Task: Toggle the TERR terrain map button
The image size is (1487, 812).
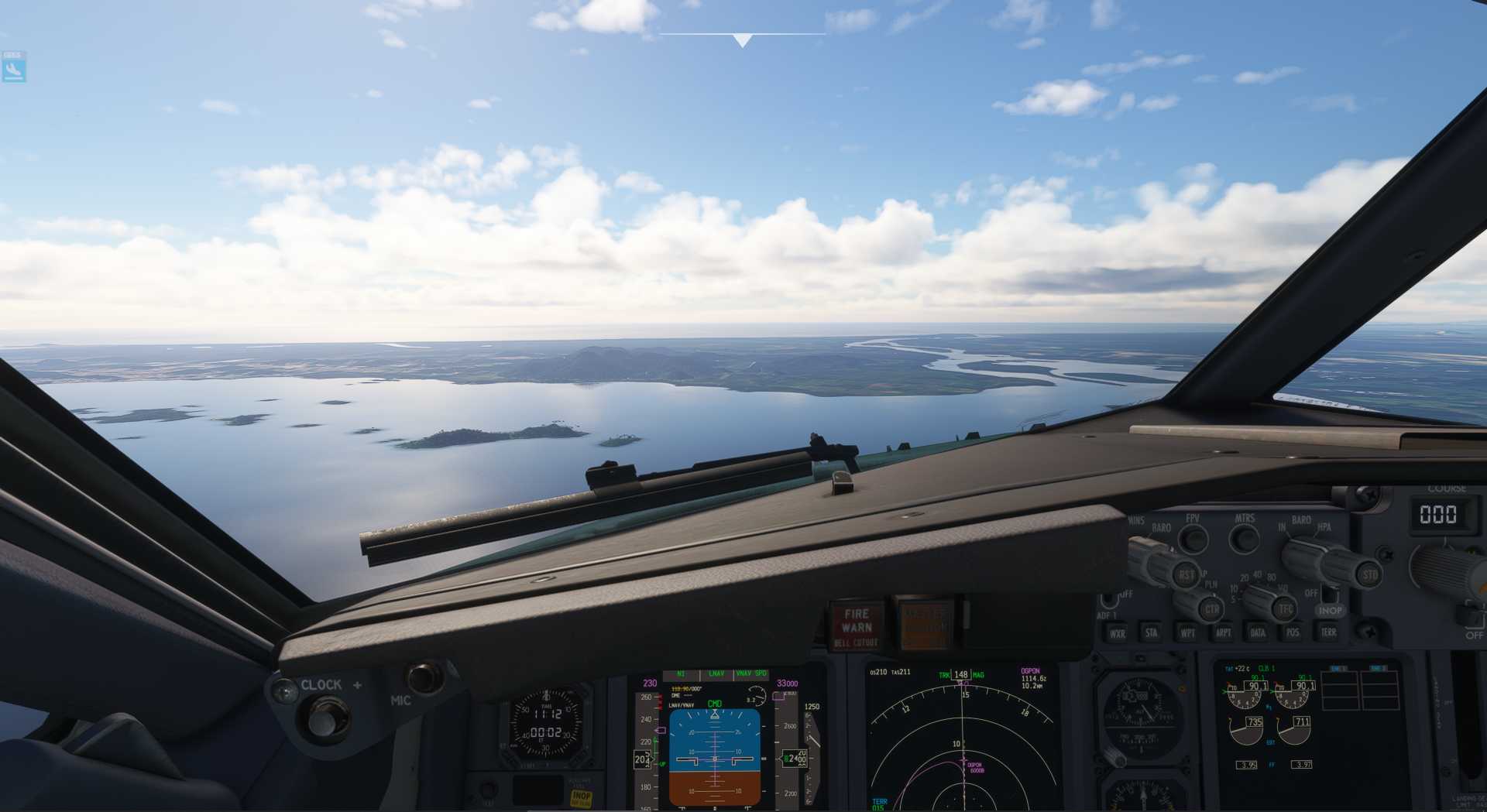Action: point(1328,633)
